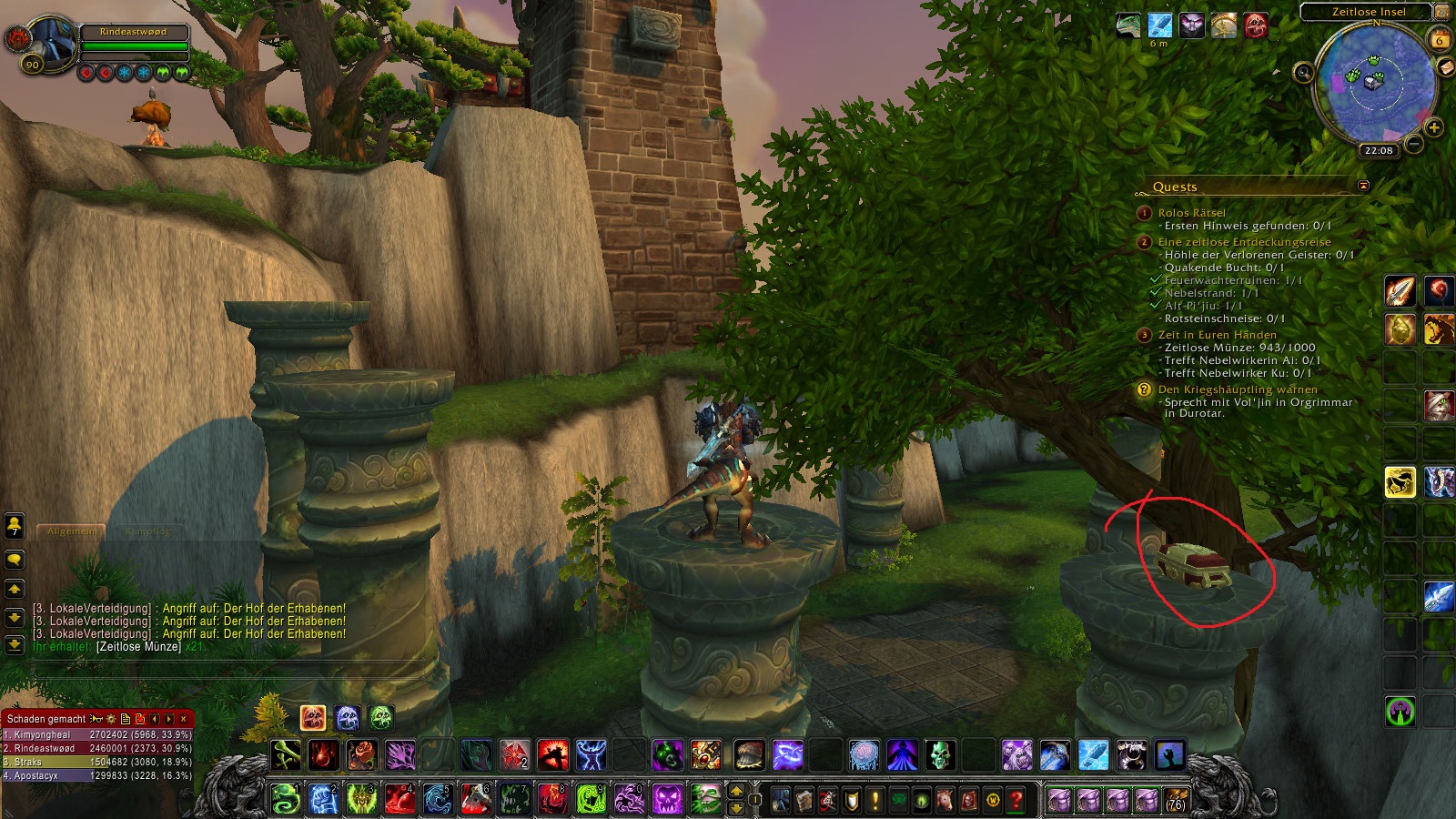Click the Rindeastwøød player portrait
The height and width of the screenshot is (819, 1456).
click(51, 41)
